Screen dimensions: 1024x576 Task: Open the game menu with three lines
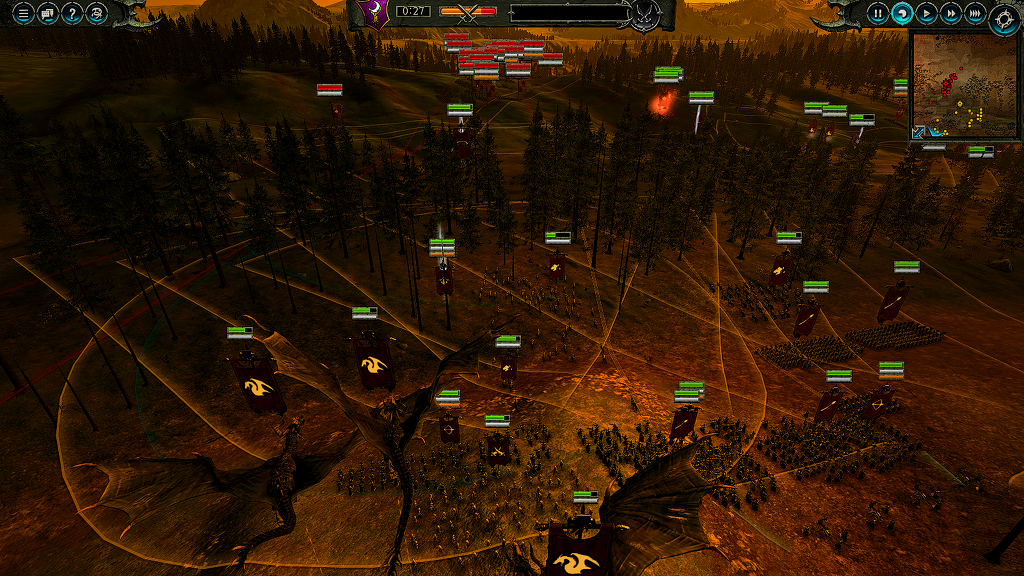click(x=22, y=13)
